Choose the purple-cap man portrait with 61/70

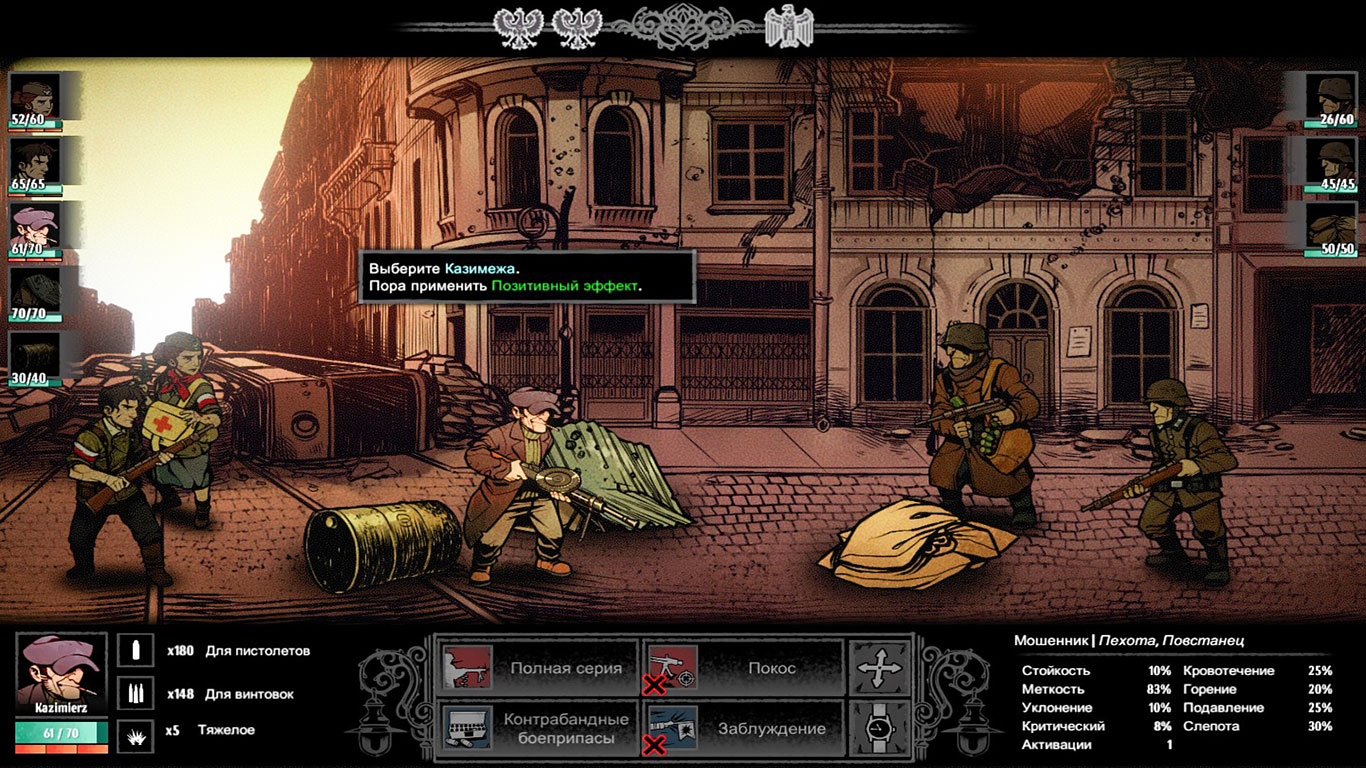pos(35,226)
